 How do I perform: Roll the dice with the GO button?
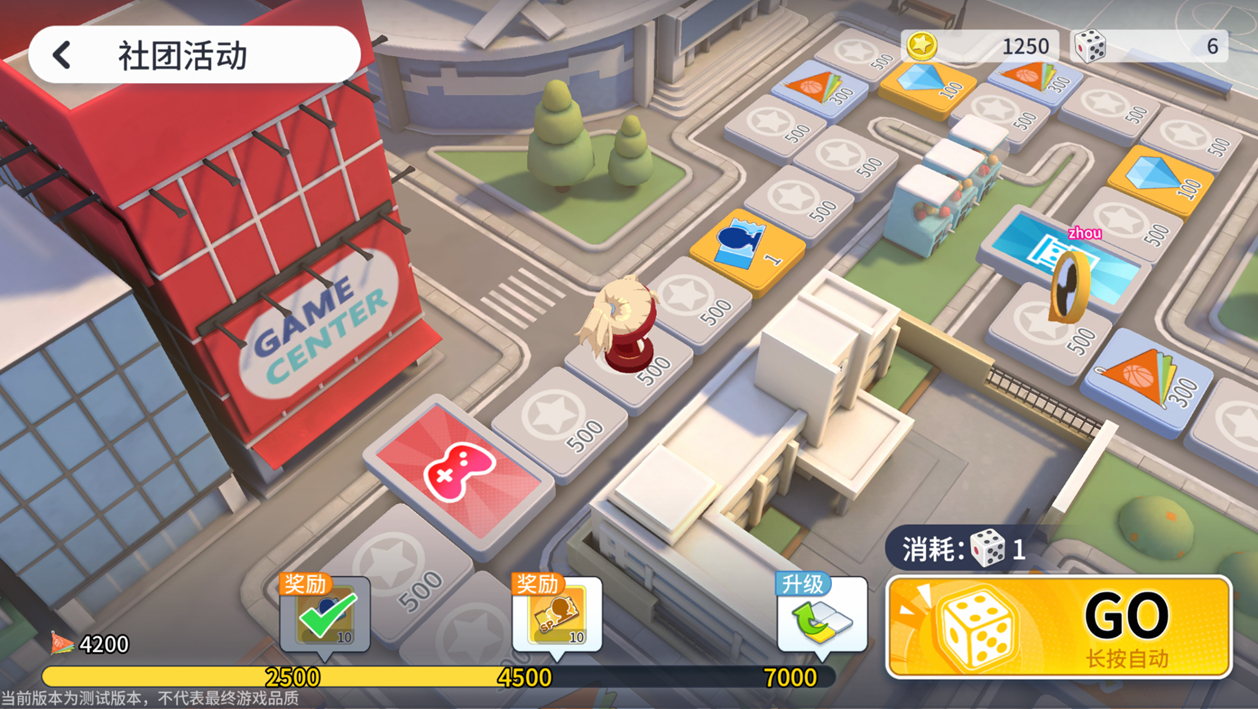pyautogui.click(x=1059, y=627)
